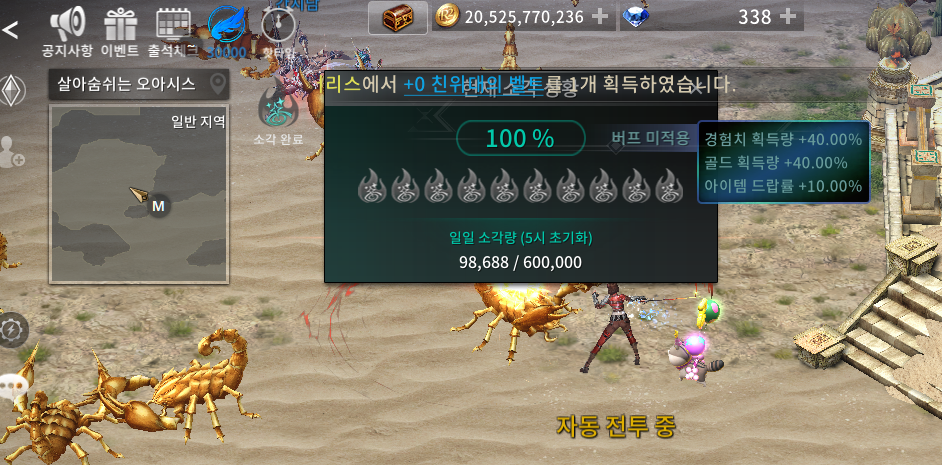This screenshot has width=942, height=465.
Task: Click the crystal icon left of location bar
Action: pos(11,90)
